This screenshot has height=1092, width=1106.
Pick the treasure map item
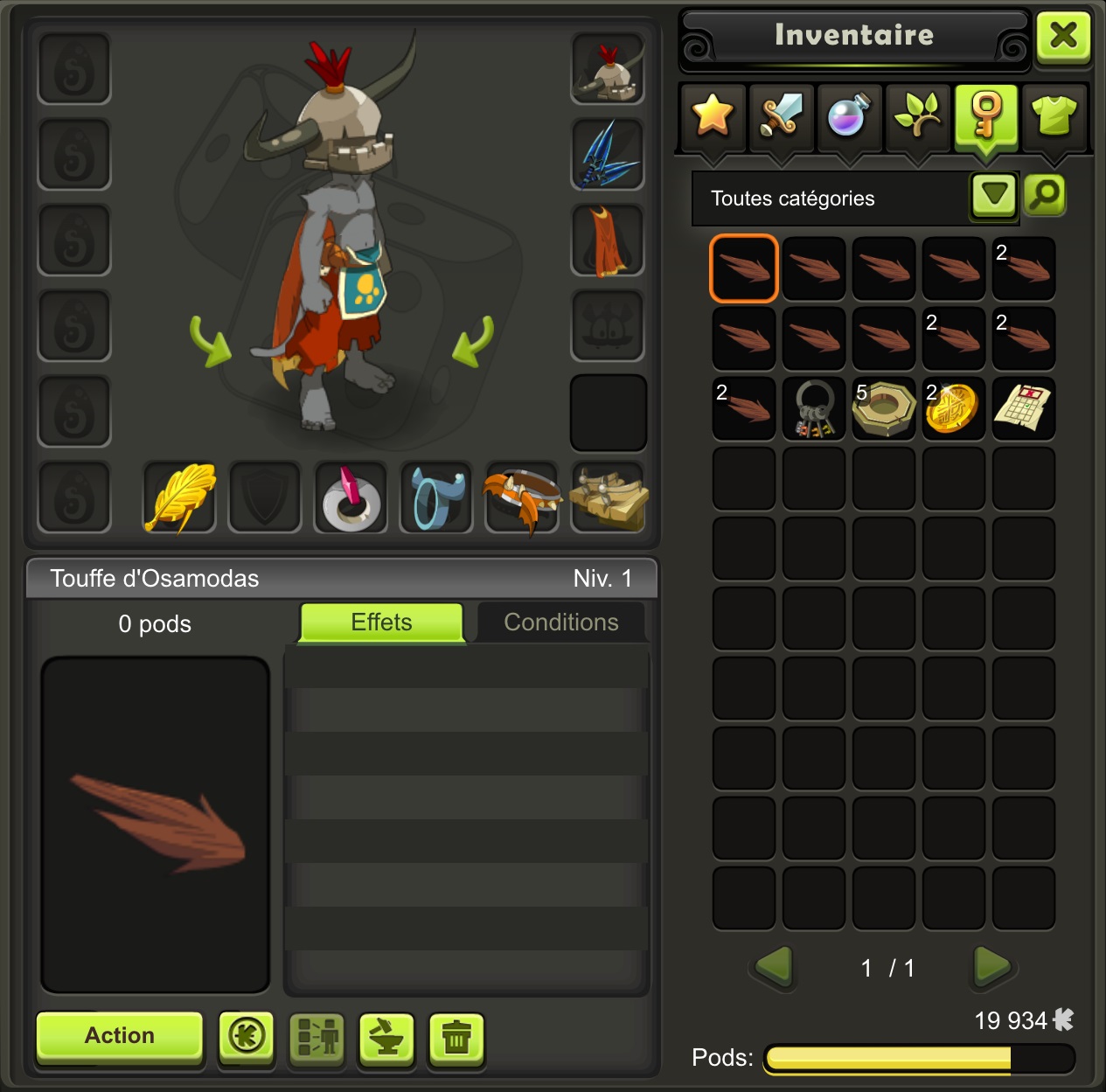1024,408
